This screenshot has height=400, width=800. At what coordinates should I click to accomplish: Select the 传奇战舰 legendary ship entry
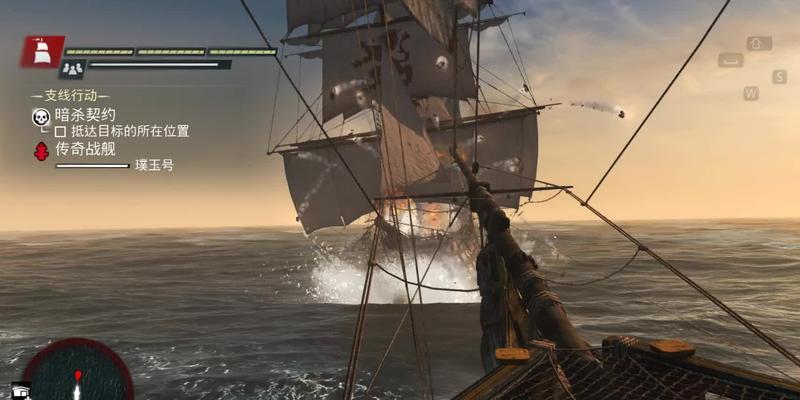click(x=87, y=148)
